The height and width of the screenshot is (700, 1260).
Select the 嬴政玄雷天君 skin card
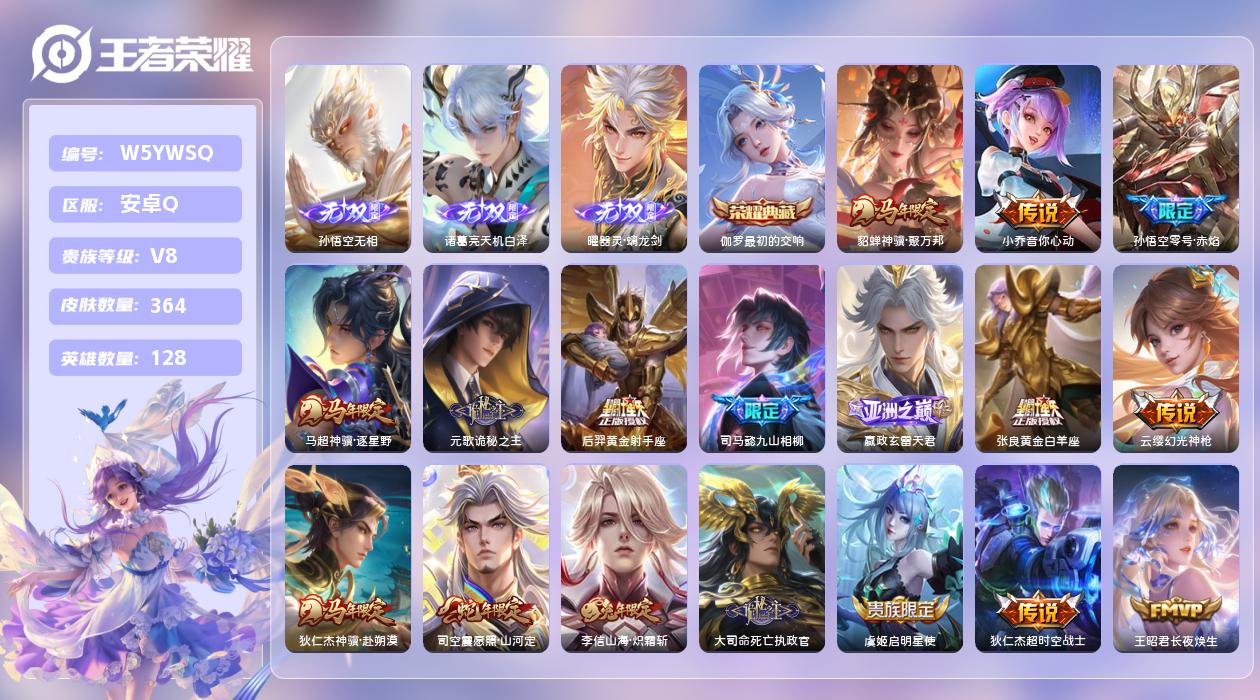[900, 358]
